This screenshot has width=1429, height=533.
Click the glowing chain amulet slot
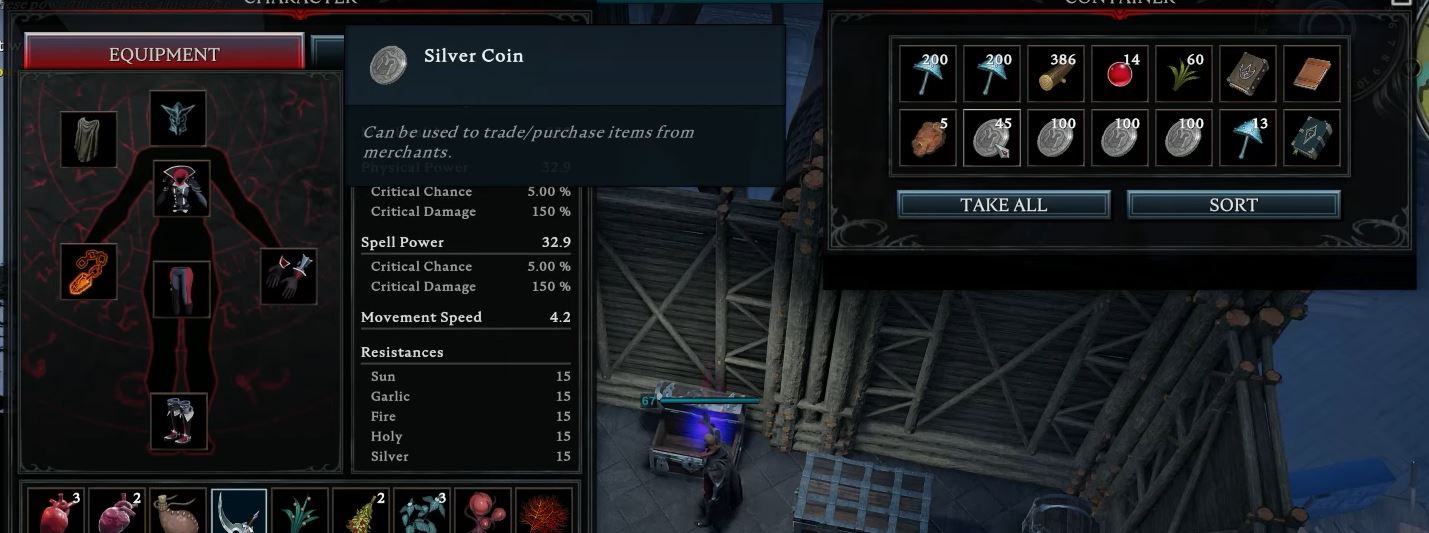coord(89,272)
